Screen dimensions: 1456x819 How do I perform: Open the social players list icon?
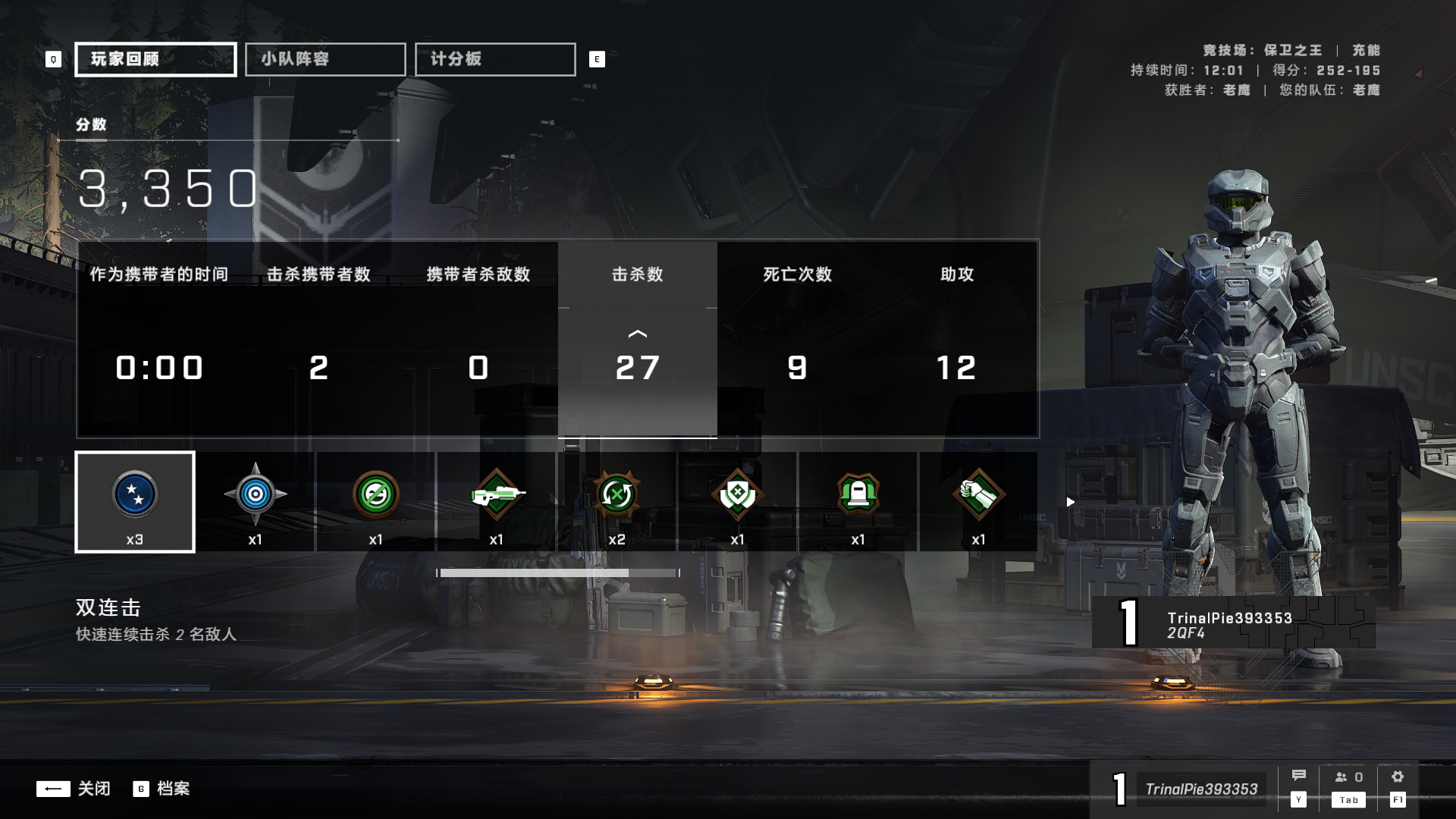1343,776
